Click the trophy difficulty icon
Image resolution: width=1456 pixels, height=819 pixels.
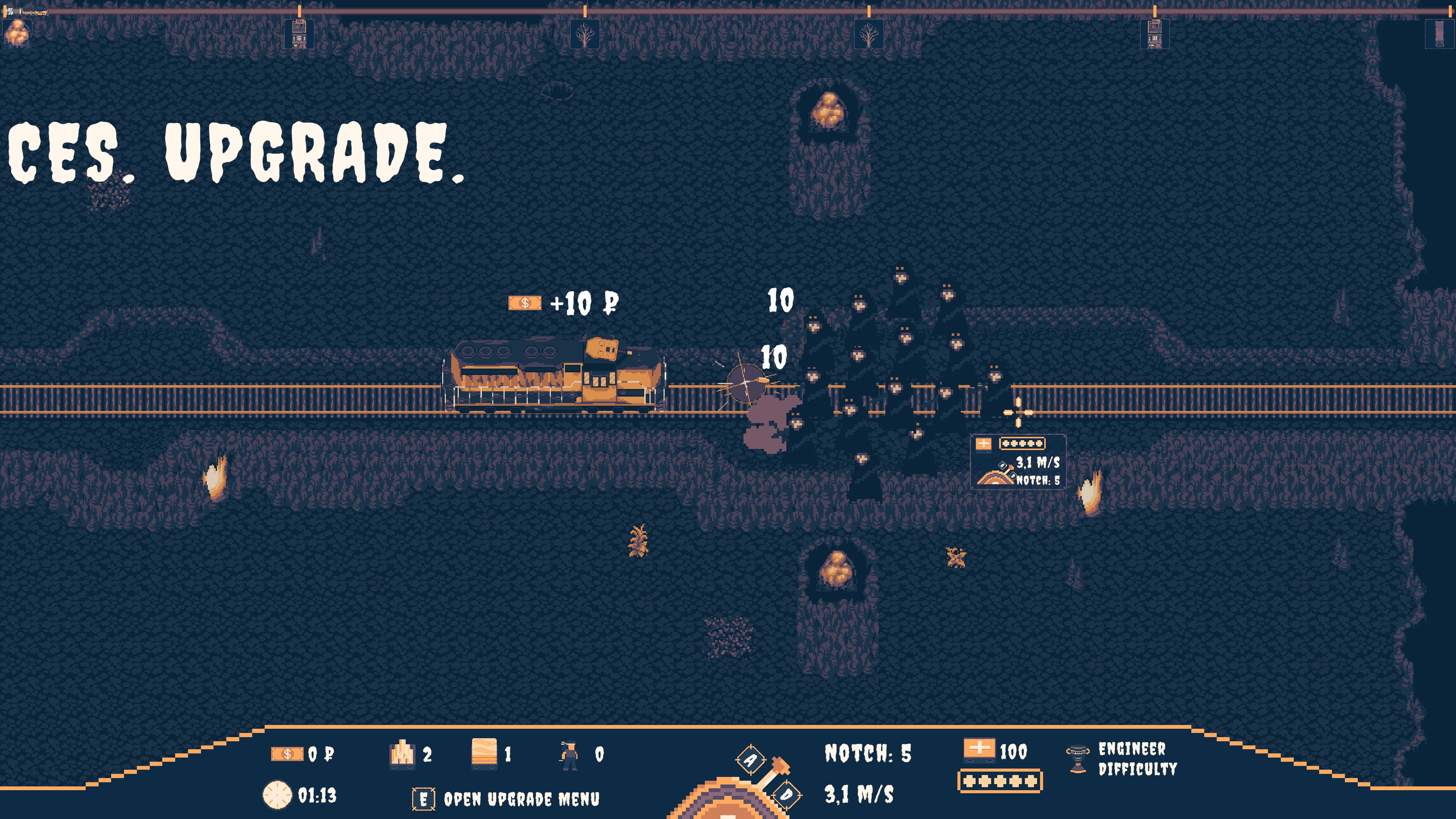tap(1077, 758)
